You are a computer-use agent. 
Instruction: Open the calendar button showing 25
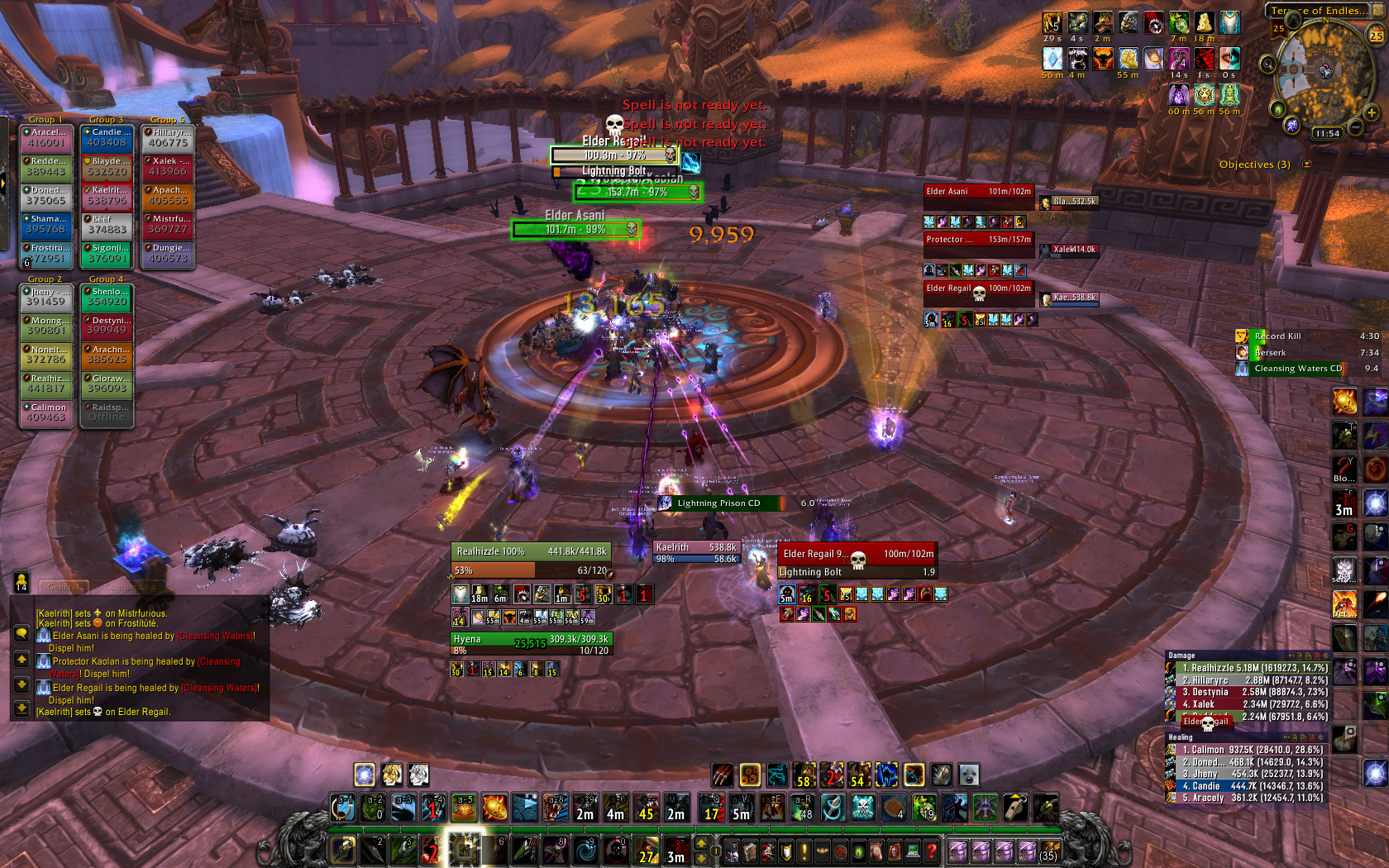pos(1376,35)
